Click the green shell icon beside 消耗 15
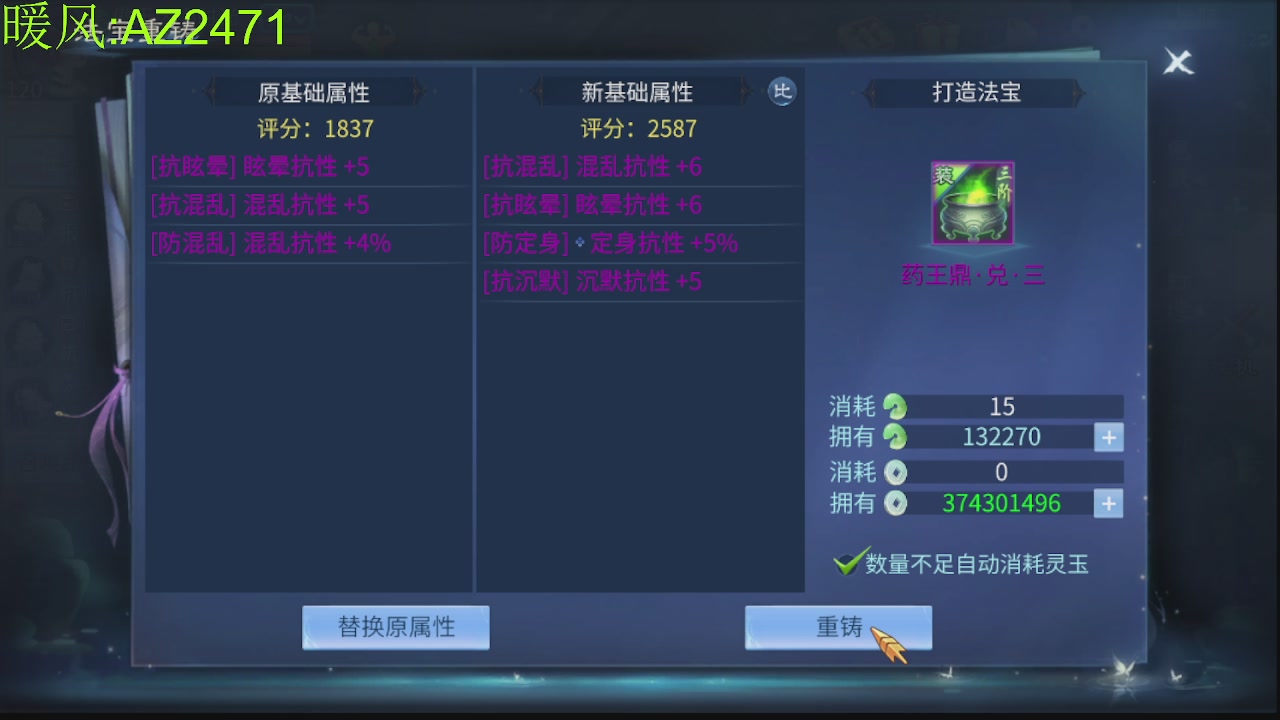 [894, 406]
